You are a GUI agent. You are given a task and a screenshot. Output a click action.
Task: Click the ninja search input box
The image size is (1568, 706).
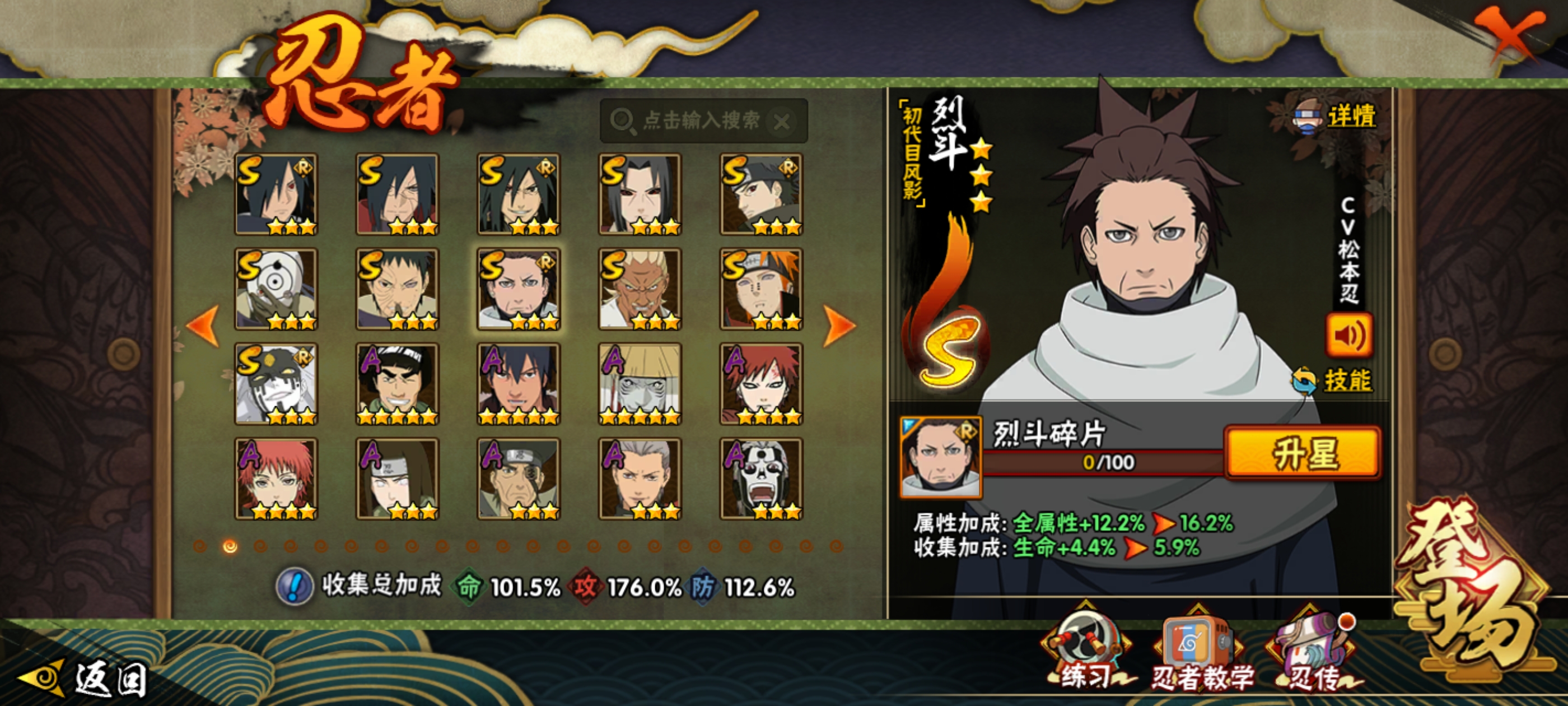pyautogui.click(x=694, y=120)
